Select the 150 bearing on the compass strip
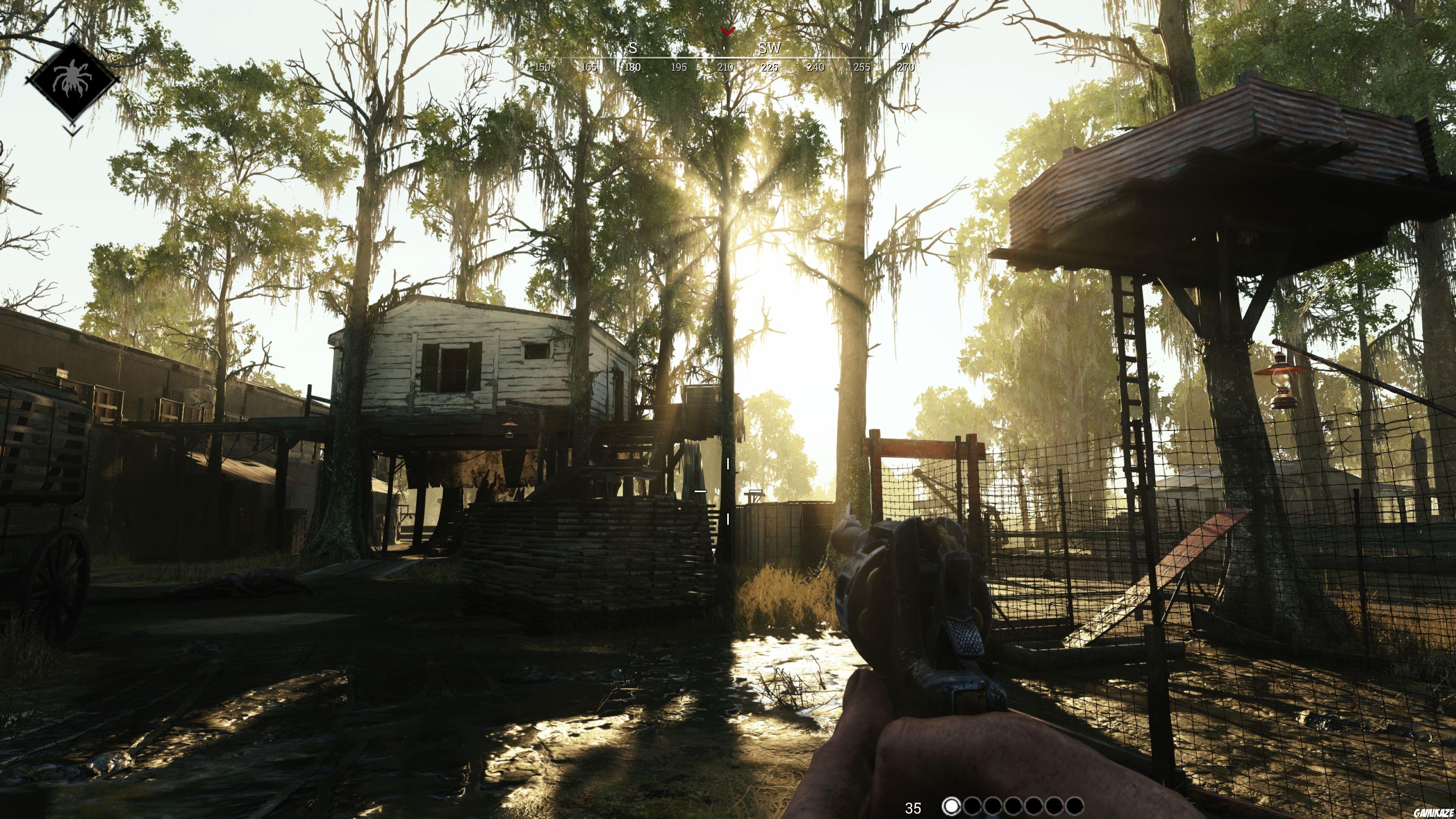Viewport: 1456px width, 819px height. [x=543, y=68]
